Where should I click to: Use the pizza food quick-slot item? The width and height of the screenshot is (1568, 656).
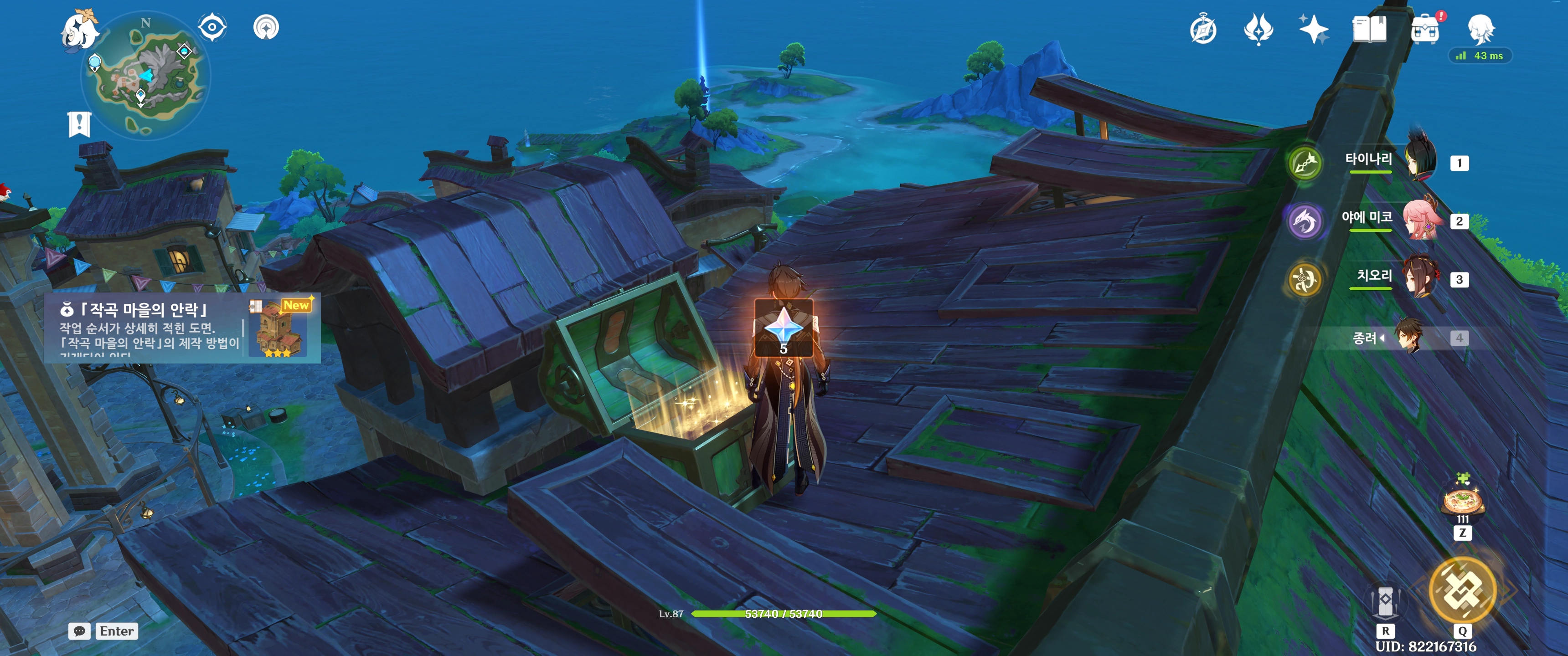click(x=1463, y=502)
